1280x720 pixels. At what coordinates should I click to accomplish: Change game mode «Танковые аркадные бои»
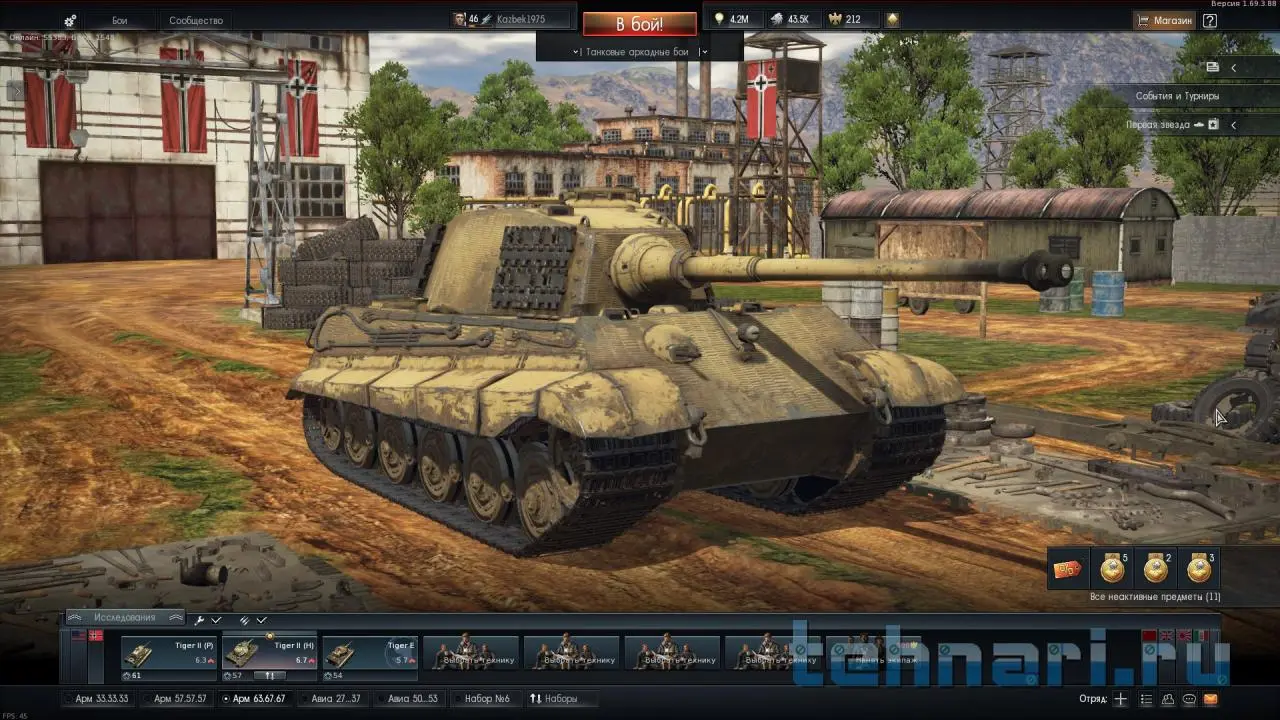(x=639, y=51)
